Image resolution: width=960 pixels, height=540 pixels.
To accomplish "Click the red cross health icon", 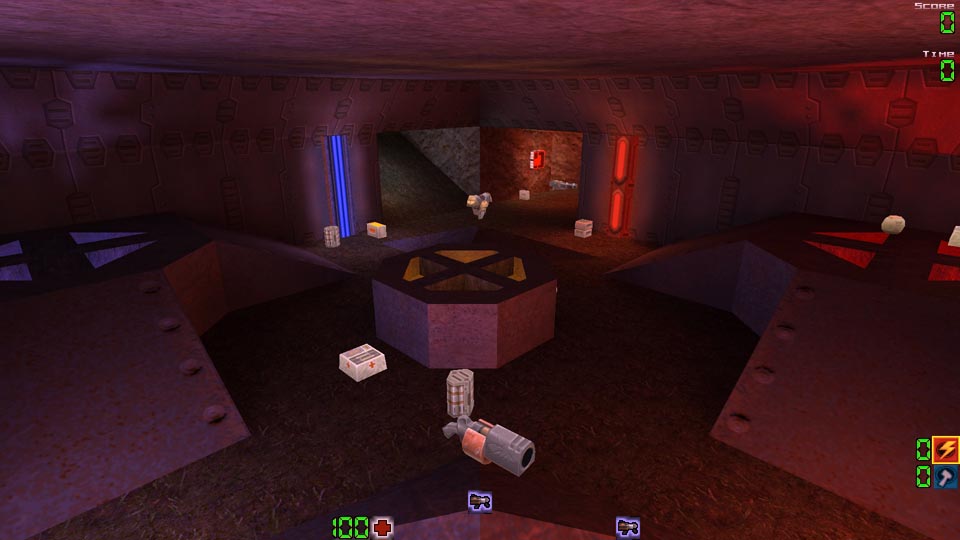I will (382, 527).
